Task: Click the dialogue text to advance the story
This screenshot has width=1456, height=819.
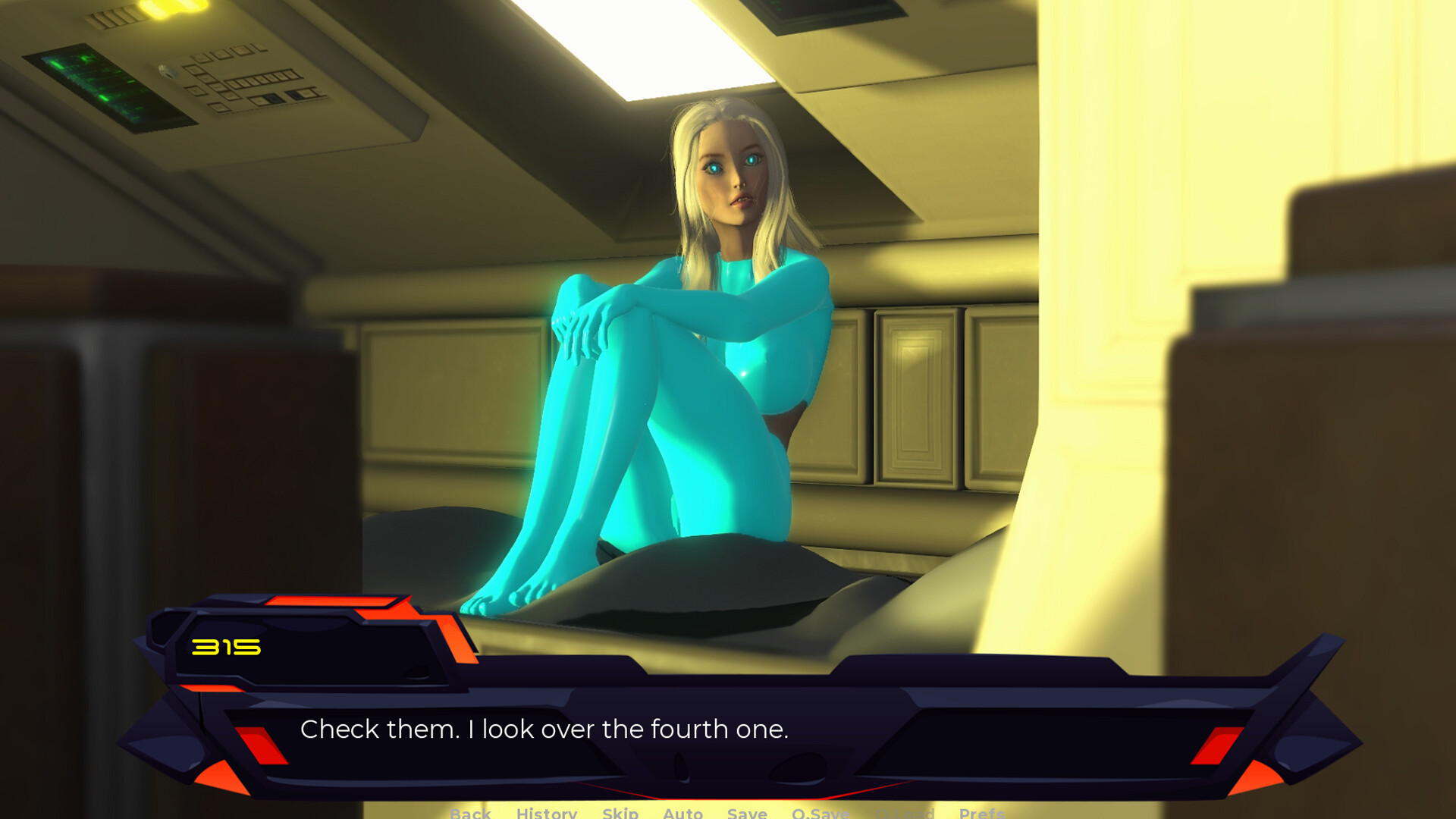Action: tap(545, 730)
